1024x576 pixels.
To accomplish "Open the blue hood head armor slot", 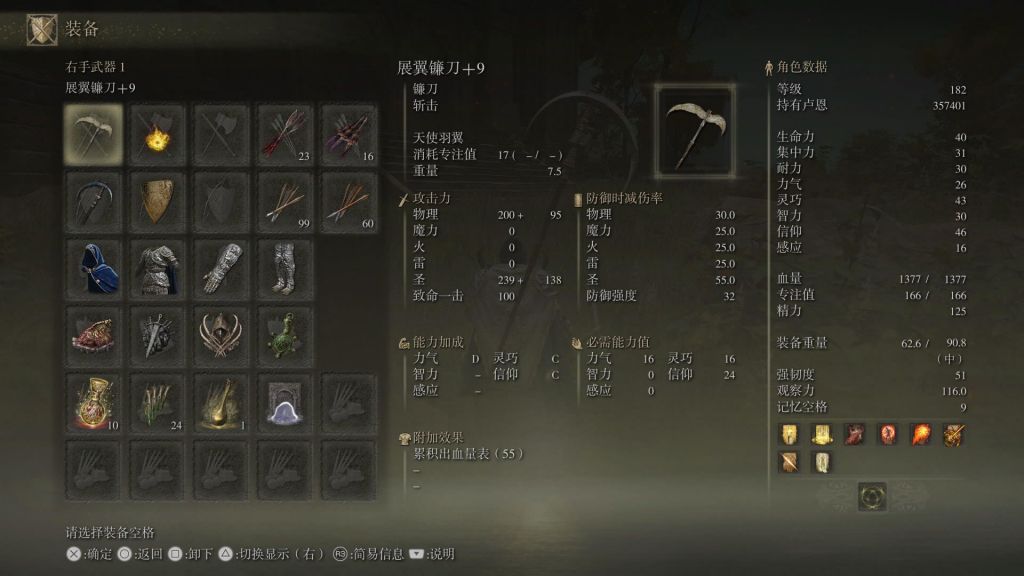I will [94, 267].
